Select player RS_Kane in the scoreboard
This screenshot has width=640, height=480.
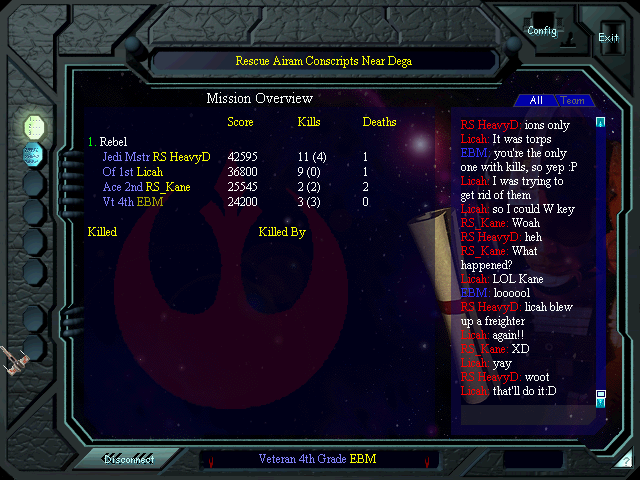[x=168, y=187]
